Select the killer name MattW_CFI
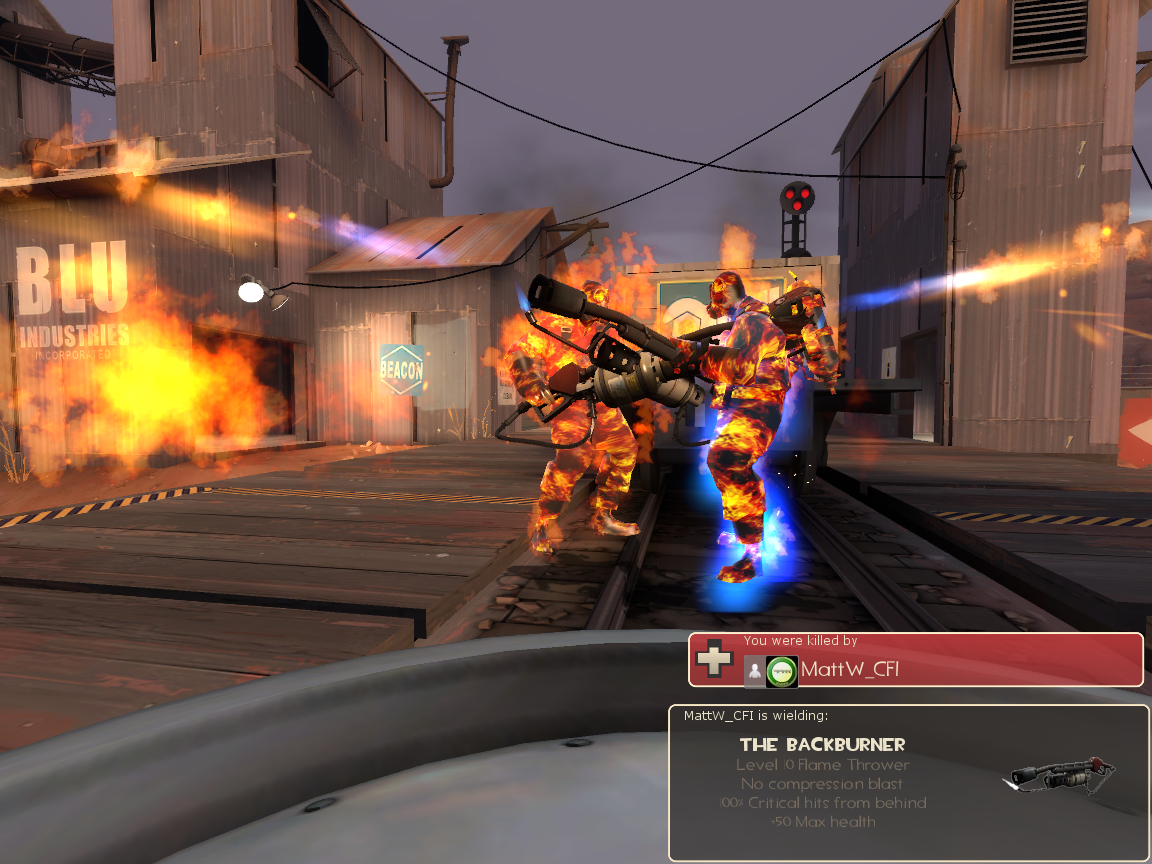The width and height of the screenshot is (1152, 864). [850, 670]
